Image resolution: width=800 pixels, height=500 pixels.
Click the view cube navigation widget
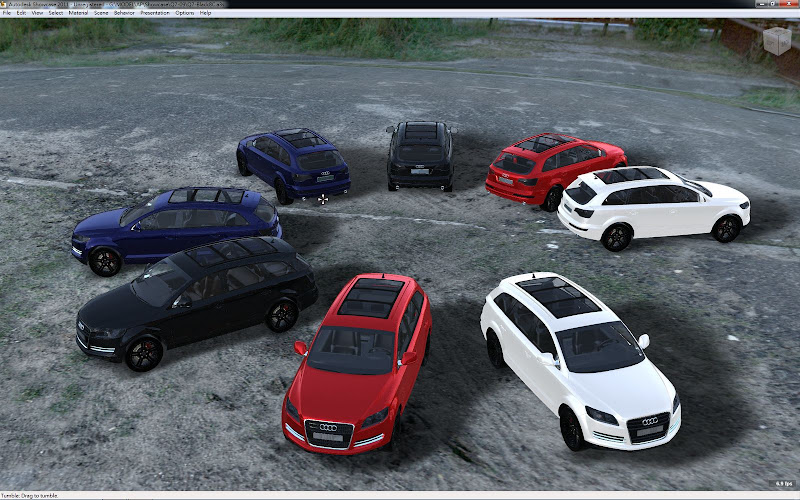pos(776,41)
